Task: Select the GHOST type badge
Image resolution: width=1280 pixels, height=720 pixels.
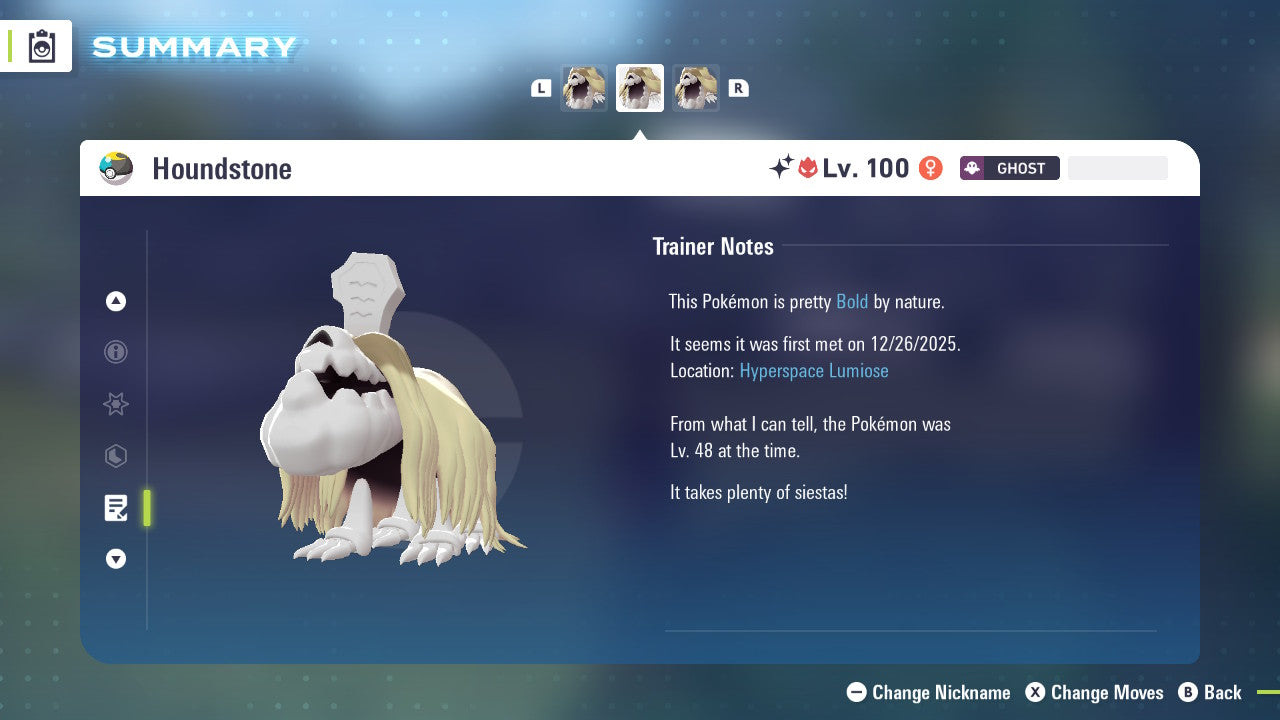Action: coord(1009,168)
